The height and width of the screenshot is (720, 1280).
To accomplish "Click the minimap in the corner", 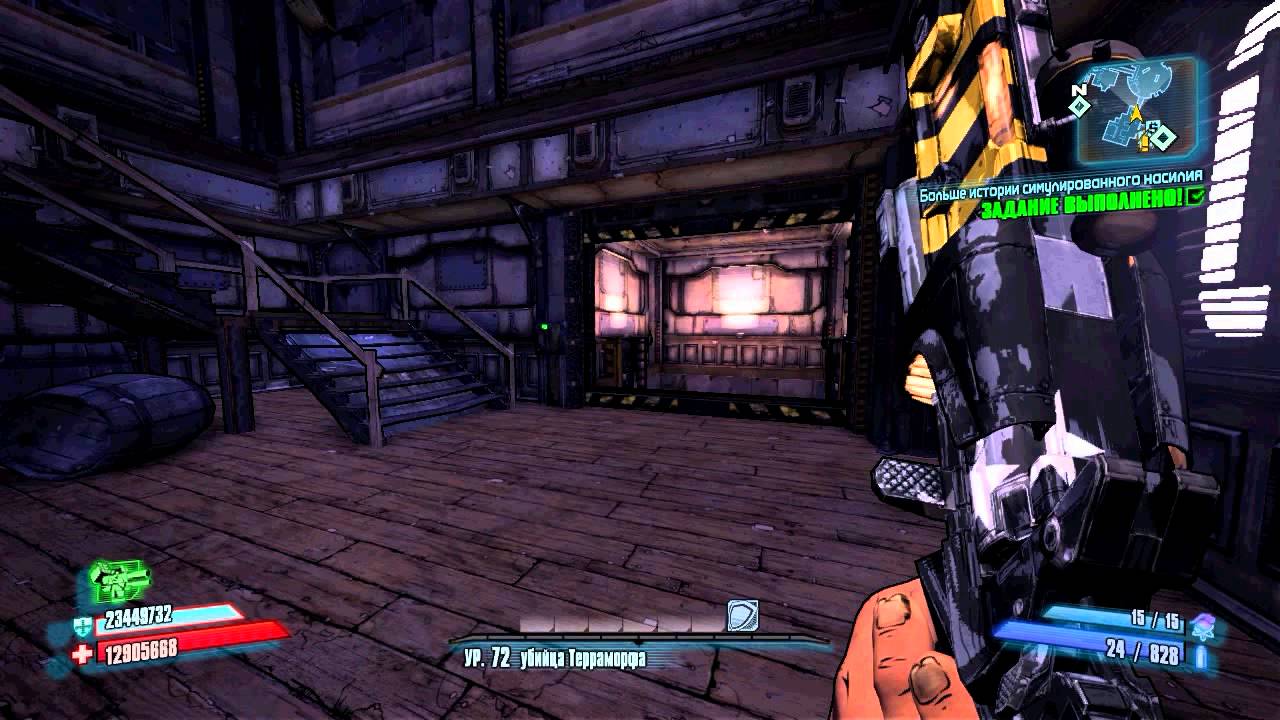I will pyautogui.click(x=1137, y=112).
